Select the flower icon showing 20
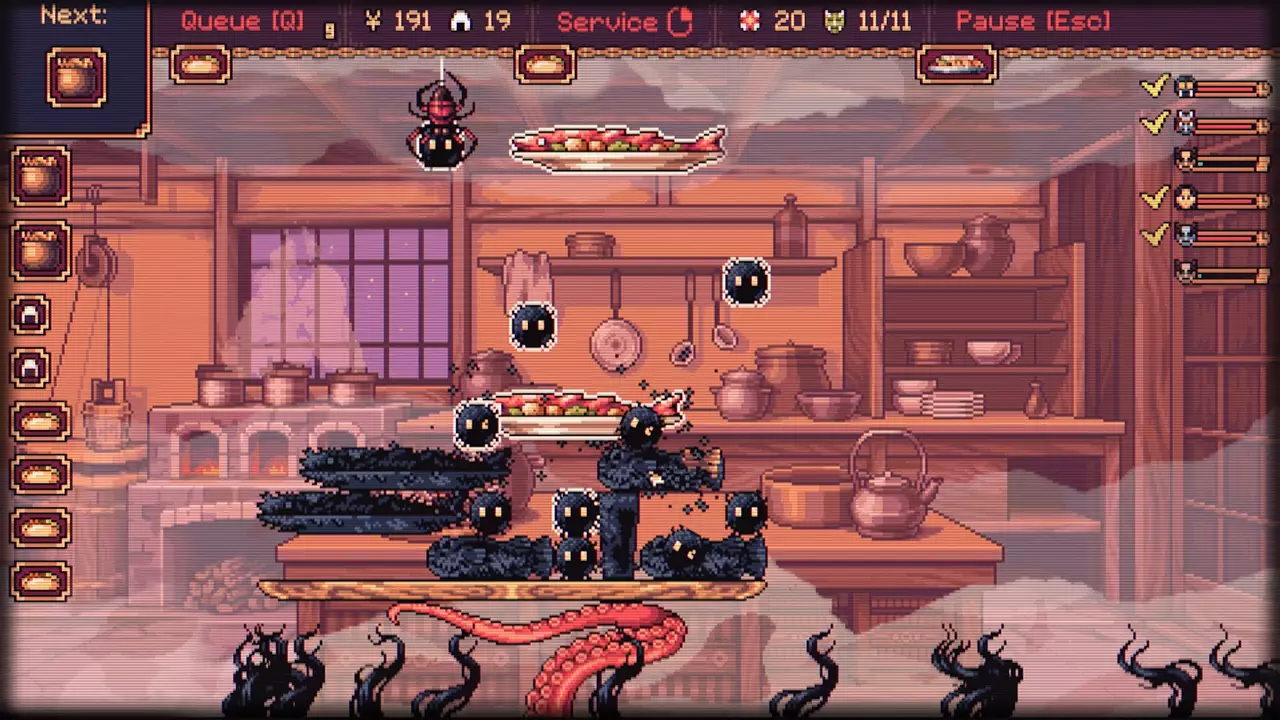This screenshot has width=1280, height=720. pyautogui.click(x=751, y=20)
